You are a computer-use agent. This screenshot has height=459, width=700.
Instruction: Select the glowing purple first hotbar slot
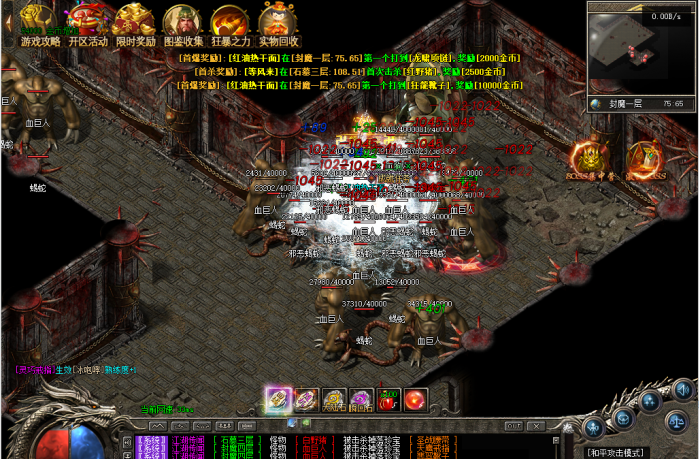(x=278, y=399)
